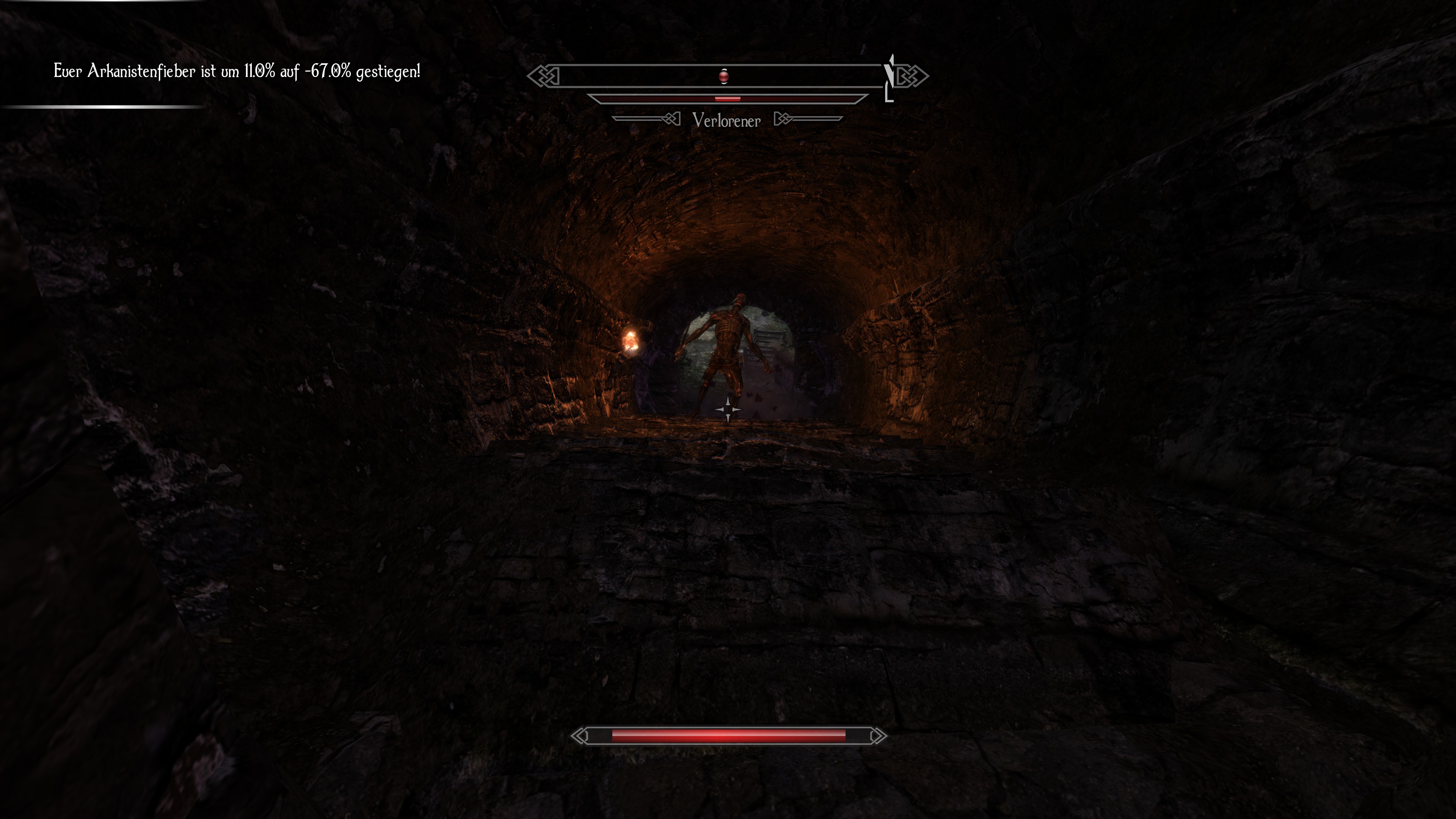The width and height of the screenshot is (1456, 819).
Task: Click the red enemy marker on the compass
Action: 723,76
